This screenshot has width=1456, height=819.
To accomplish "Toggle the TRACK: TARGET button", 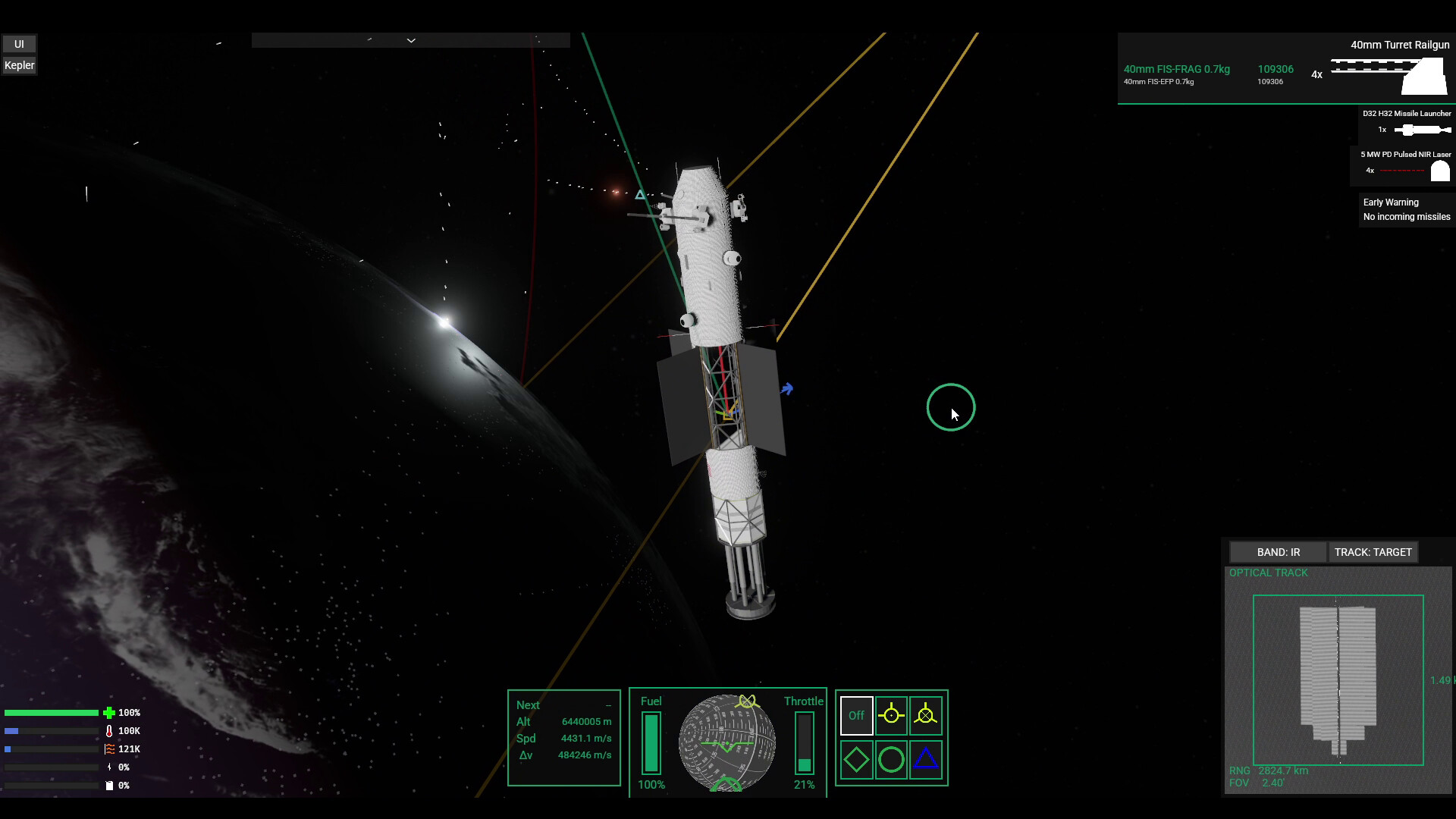I will point(1373,552).
